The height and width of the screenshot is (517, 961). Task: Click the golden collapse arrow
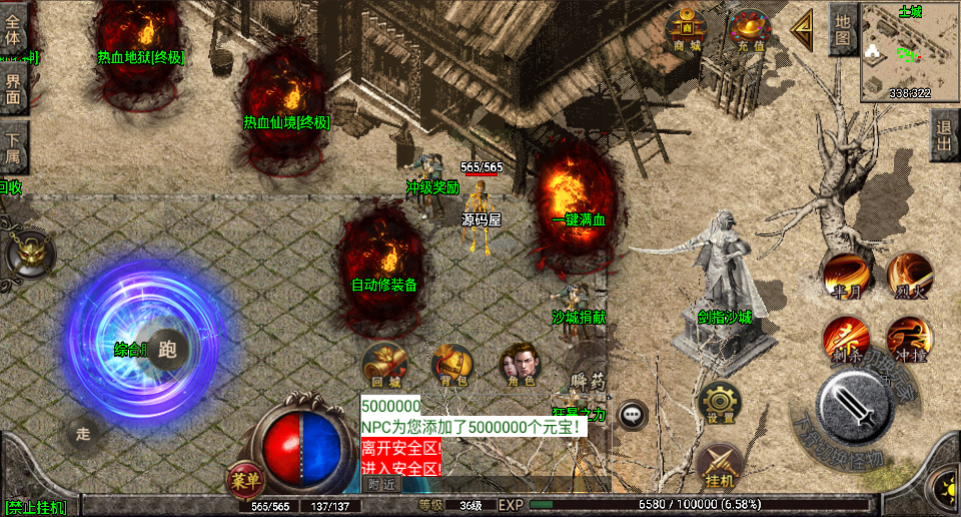point(802,30)
